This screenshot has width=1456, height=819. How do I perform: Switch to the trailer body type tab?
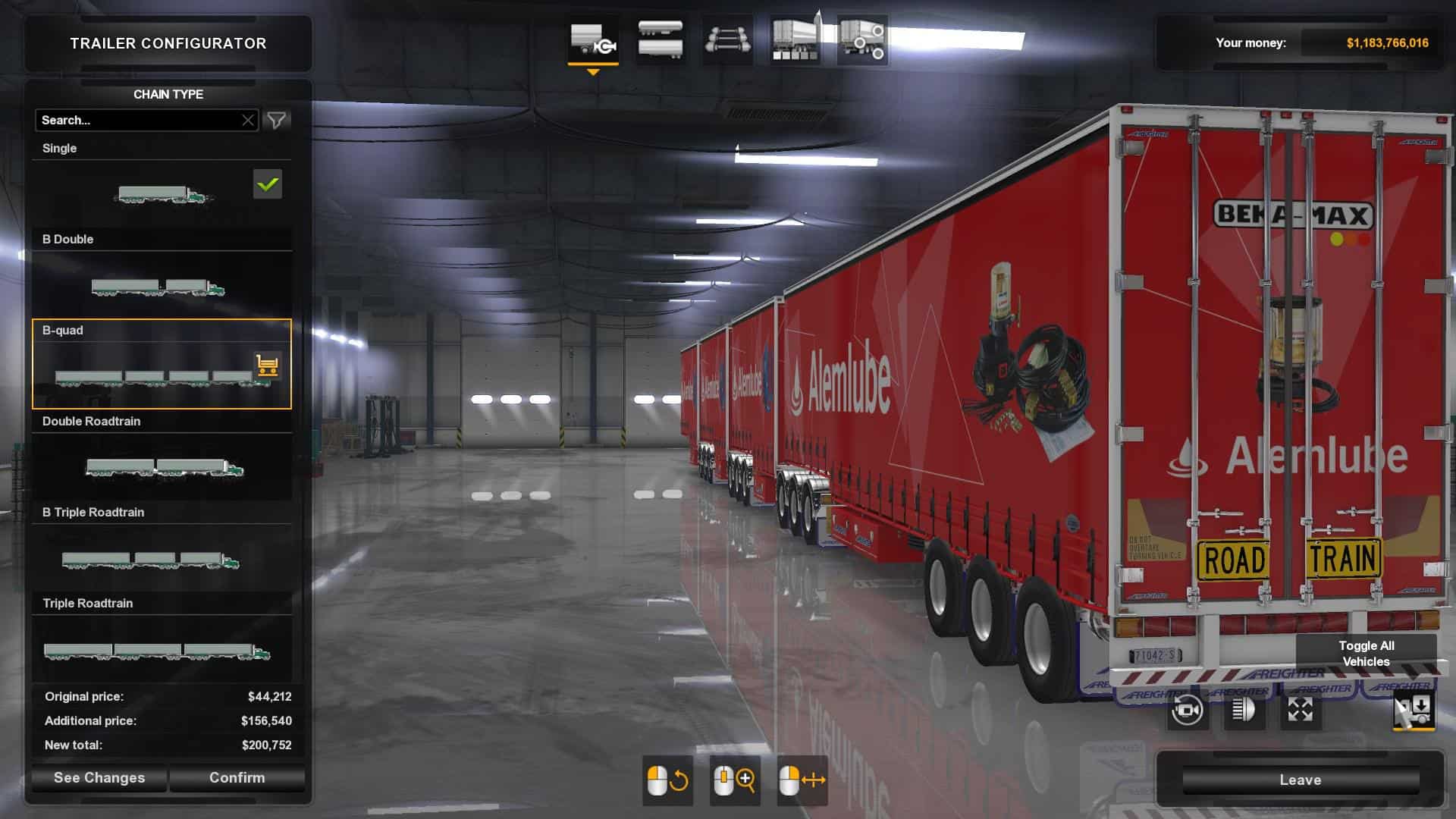pyautogui.click(x=660, y=39)
